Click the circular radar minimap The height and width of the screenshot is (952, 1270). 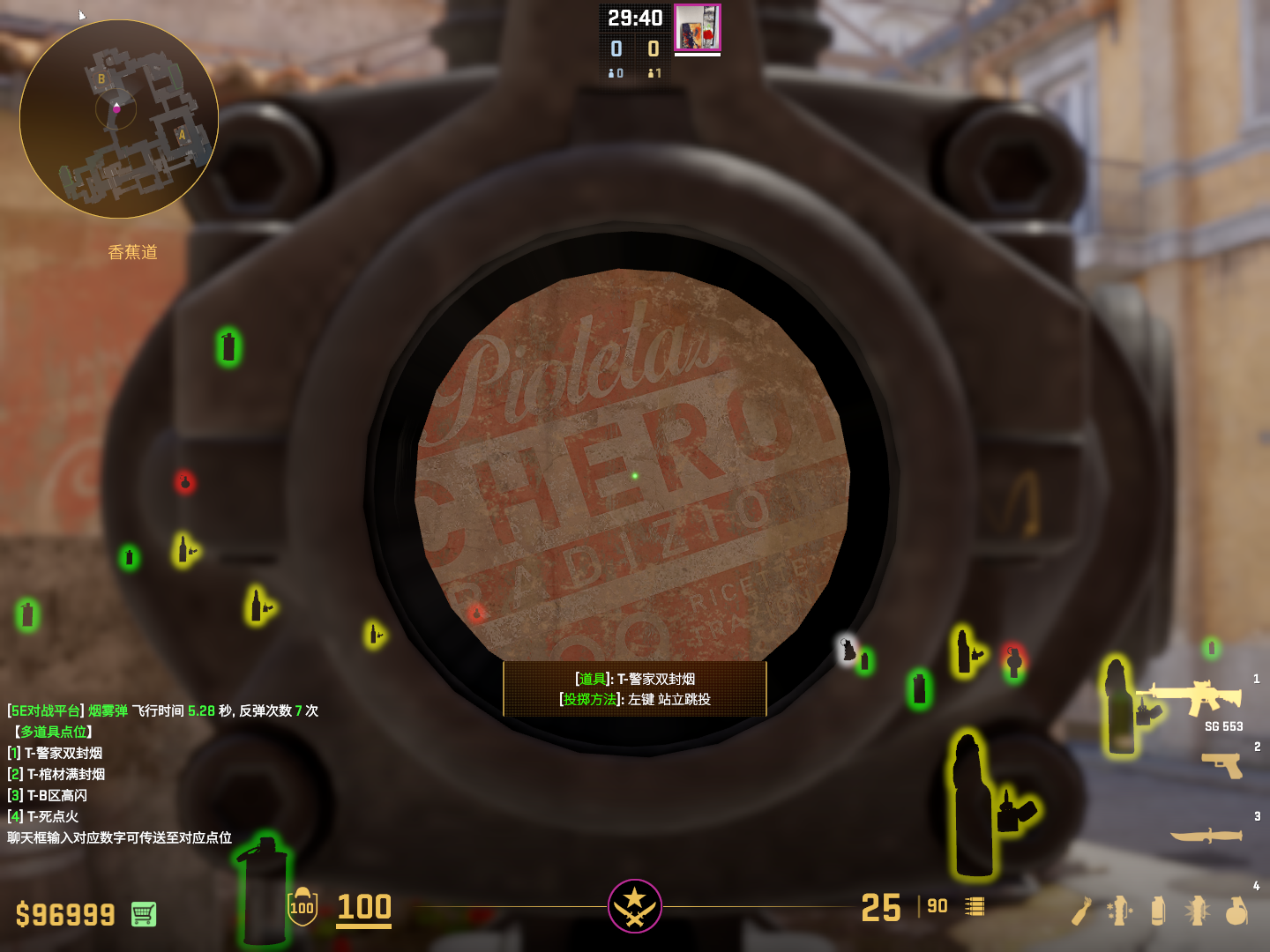[119, 119]
